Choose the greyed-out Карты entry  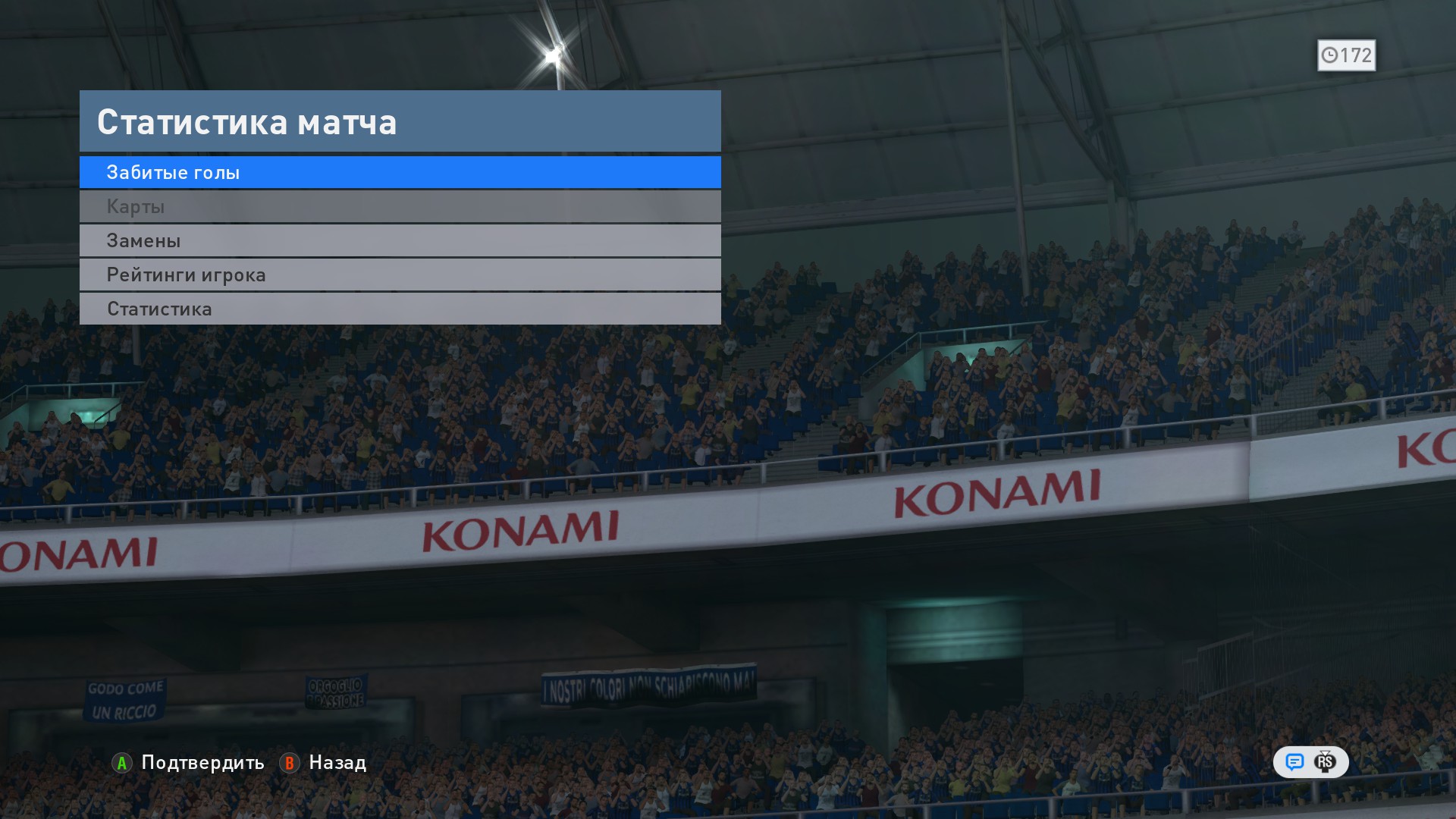point(400,206)
